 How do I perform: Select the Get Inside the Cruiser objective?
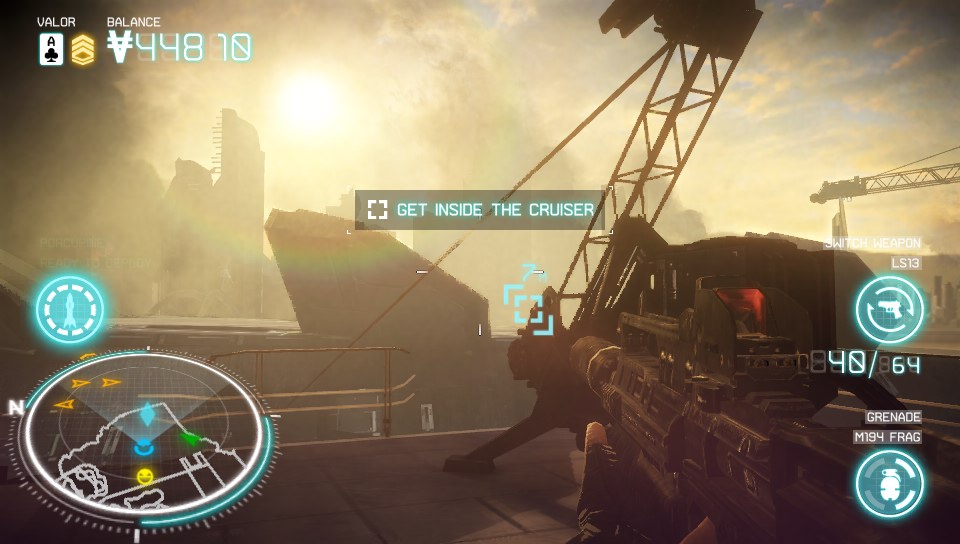[482, 210]
